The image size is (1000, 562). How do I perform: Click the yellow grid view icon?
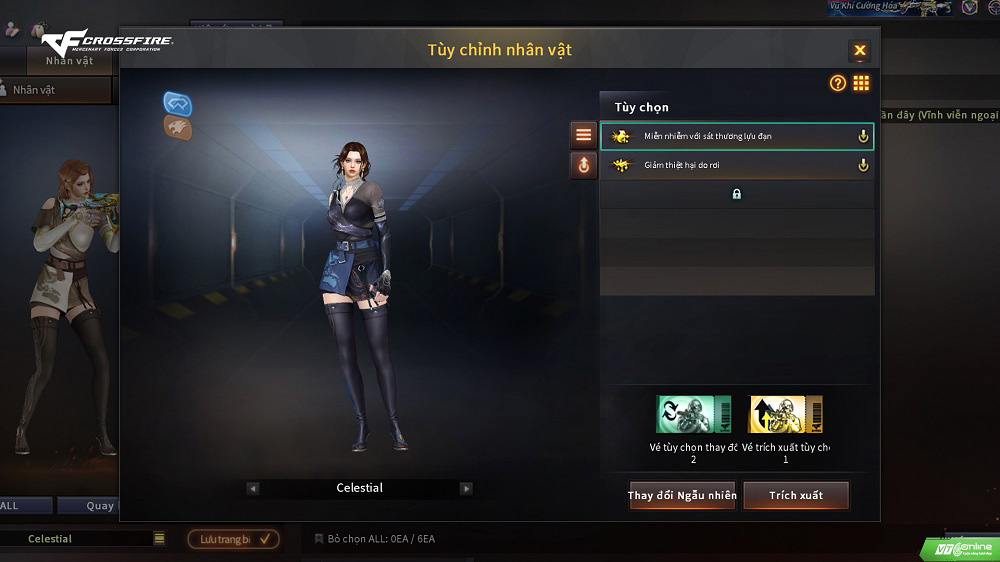point(861,84)
